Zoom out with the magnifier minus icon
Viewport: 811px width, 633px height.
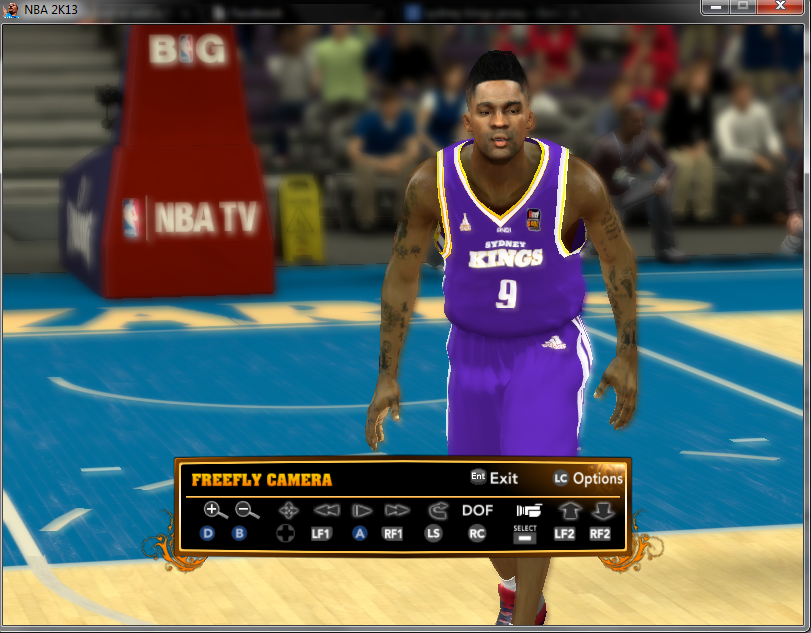[x=246, y=510]
